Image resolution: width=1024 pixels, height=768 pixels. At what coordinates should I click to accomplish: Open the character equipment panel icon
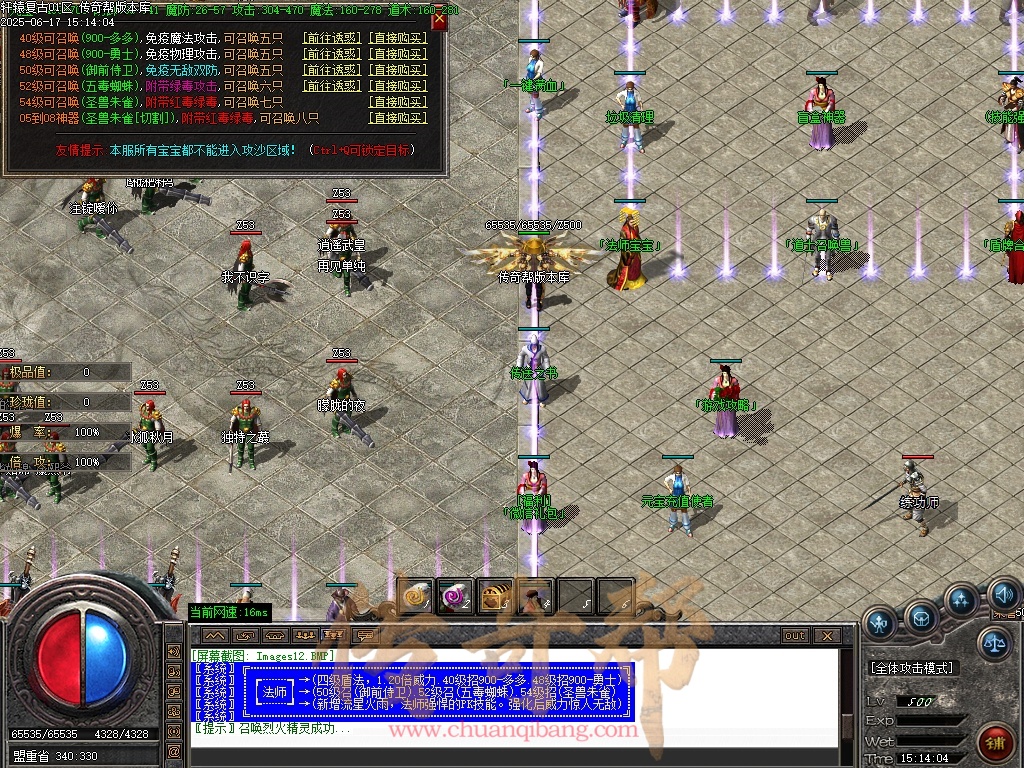tap(880, 624)
